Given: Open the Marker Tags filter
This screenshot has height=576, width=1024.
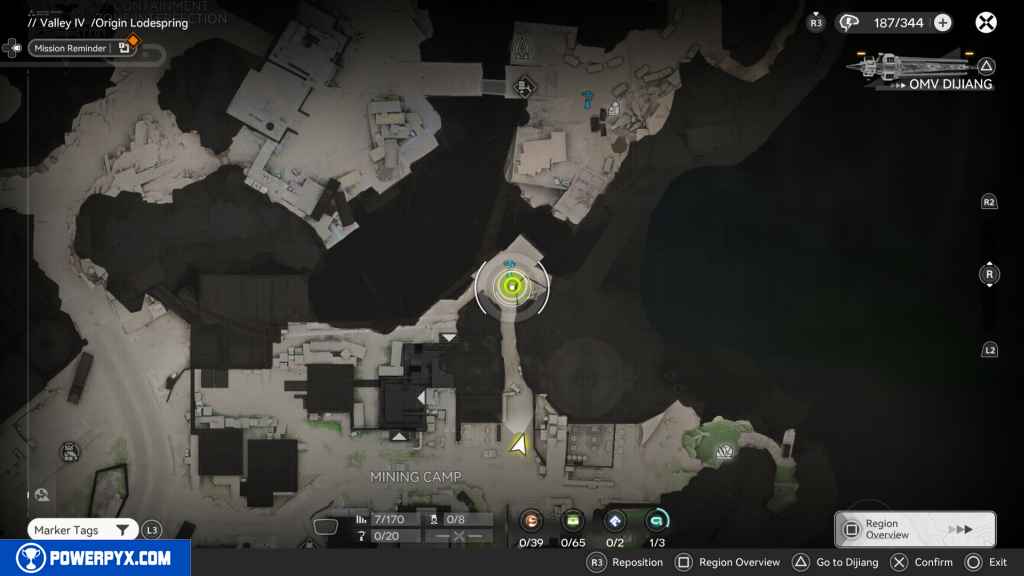Looking at the screenshot, I should [x=82, y=530].
